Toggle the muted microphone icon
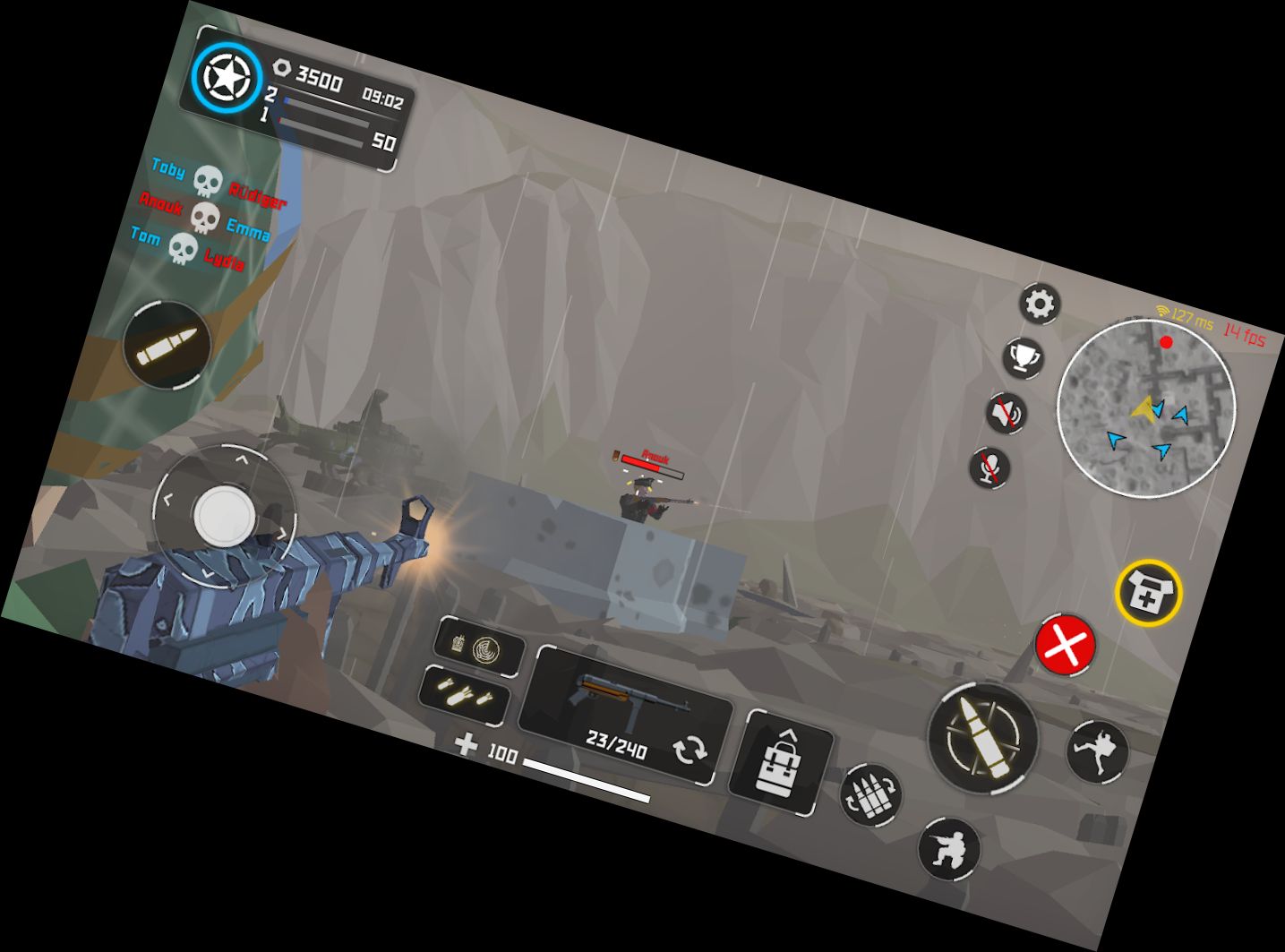 [x=990, y=467]
